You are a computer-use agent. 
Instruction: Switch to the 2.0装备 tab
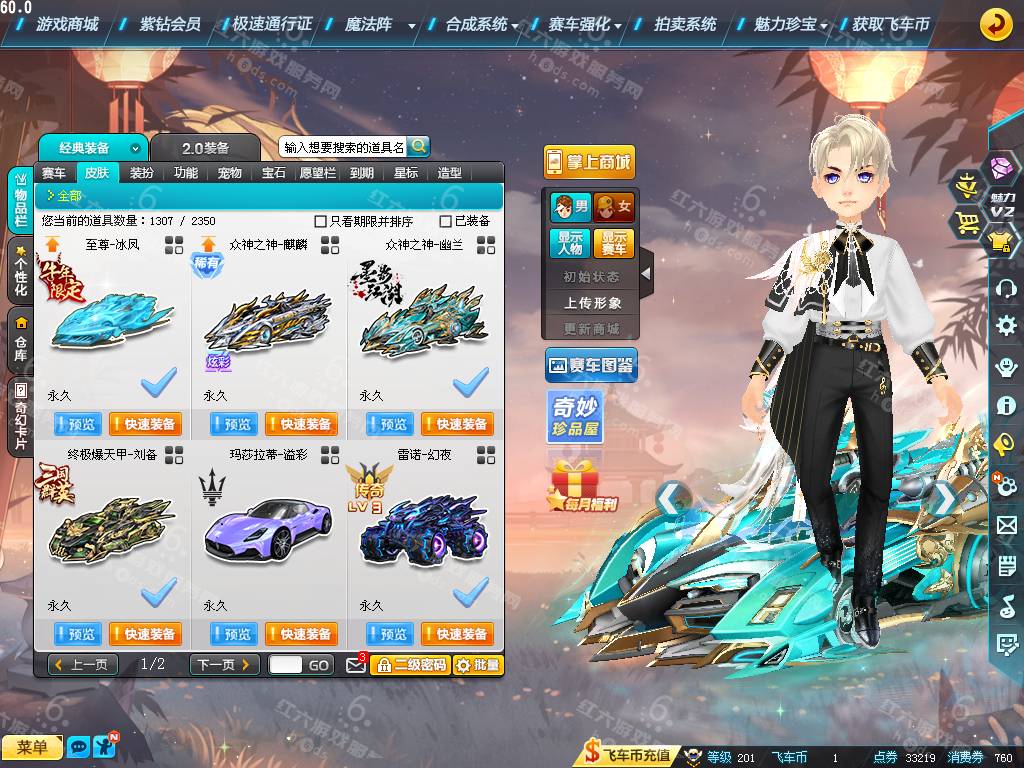click(205, 148)
